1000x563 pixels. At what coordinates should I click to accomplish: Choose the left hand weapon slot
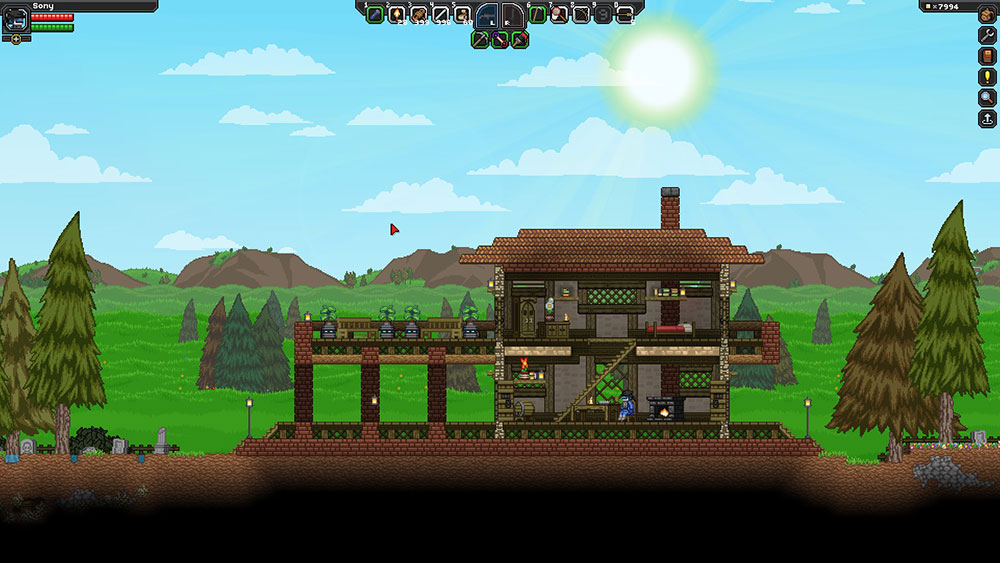click(x=488, y=15)
